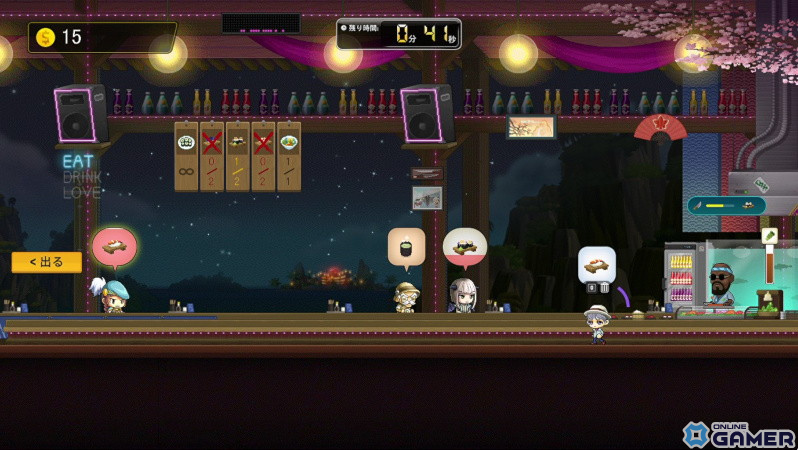
Task: Click the trash can icon under held dish
Action: (603, 288)
